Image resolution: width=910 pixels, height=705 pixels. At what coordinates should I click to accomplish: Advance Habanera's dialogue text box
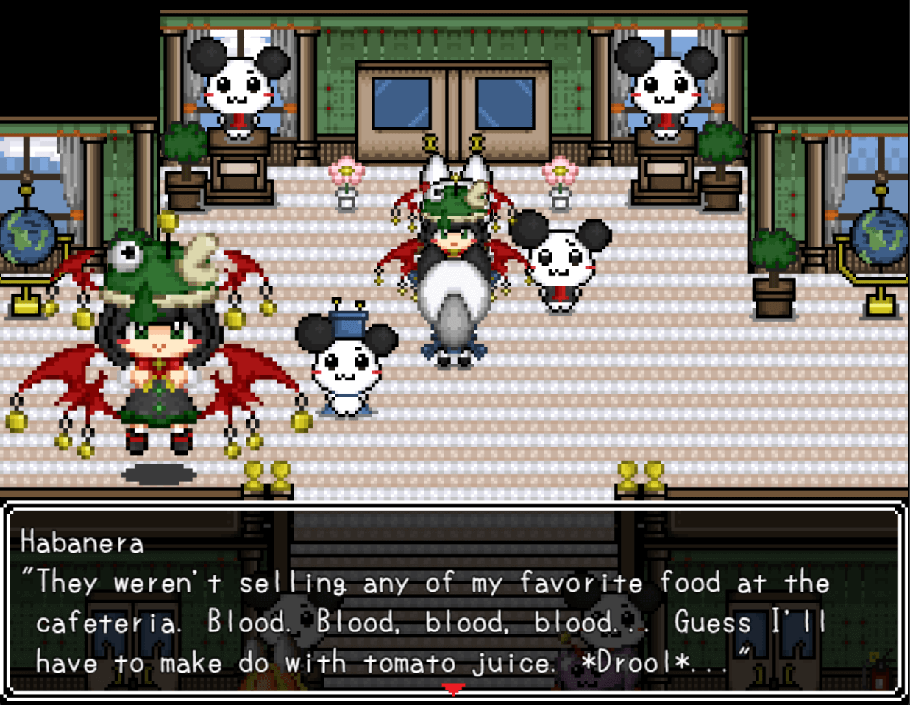click(x=454, y=600)
